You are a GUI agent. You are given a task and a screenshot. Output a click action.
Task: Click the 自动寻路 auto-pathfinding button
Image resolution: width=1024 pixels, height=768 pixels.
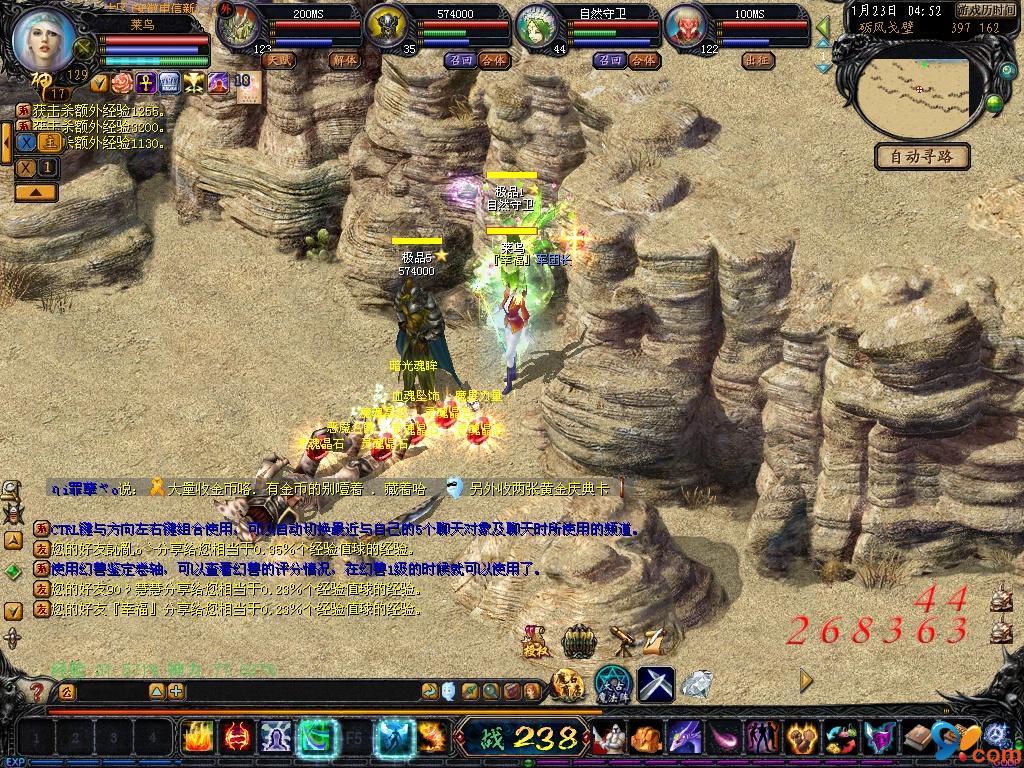pos(922,156)
